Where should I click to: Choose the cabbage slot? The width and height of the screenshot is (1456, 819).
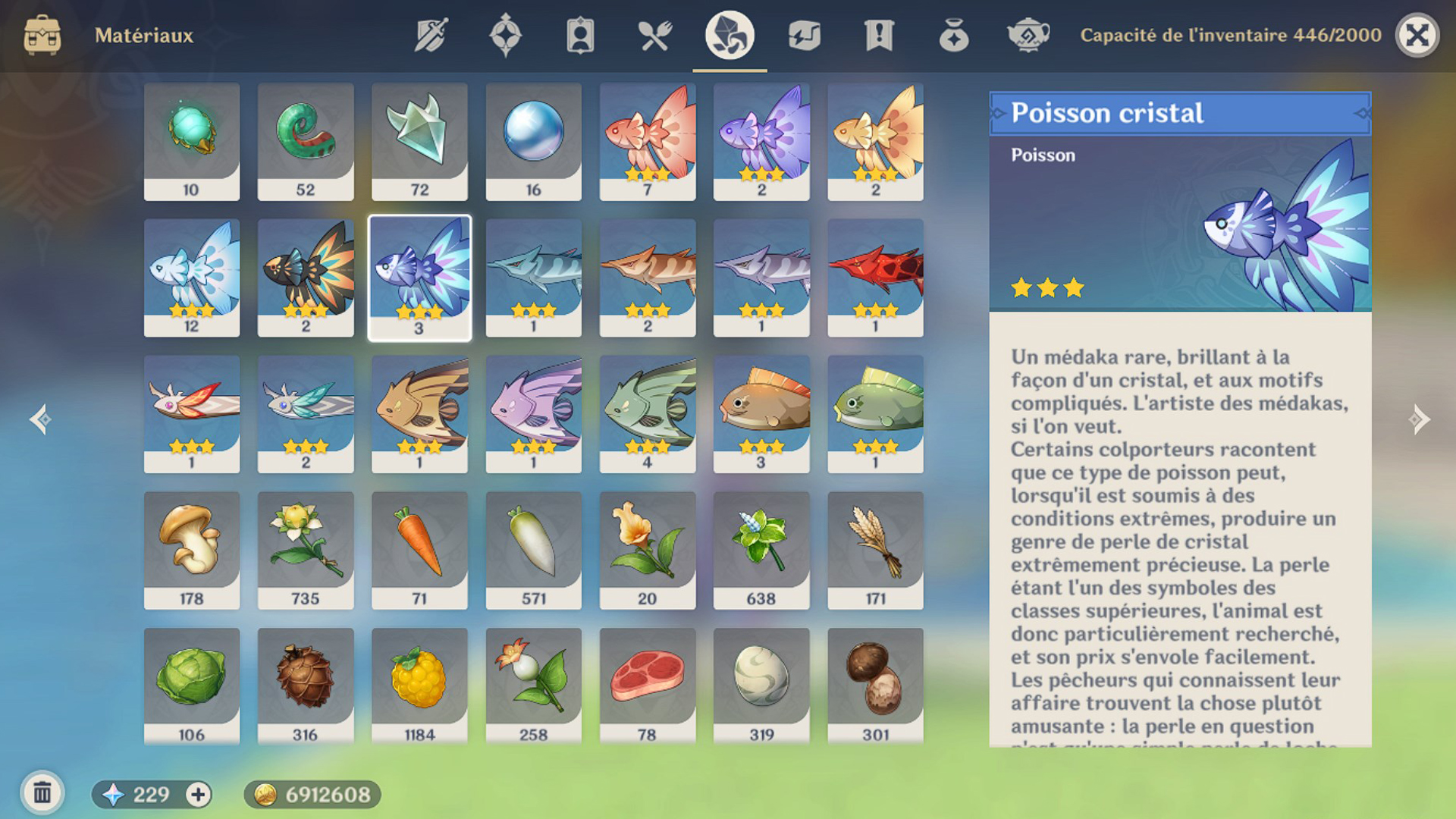(x=192, y=686)
